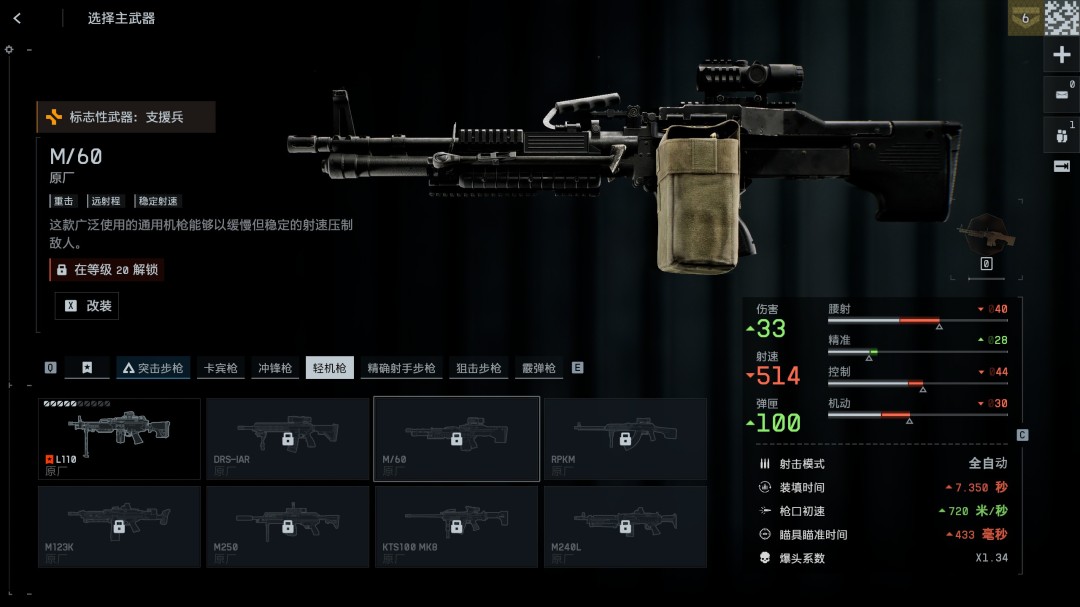This screenshot has height=607, width=1080.
Task: Open the 改装 weapon customization button
Action: (x=87, y=306)
